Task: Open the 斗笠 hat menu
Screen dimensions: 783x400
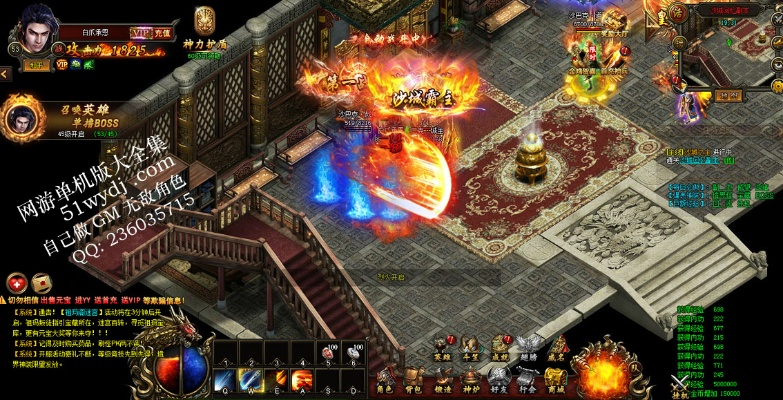Action: point(471,347)
